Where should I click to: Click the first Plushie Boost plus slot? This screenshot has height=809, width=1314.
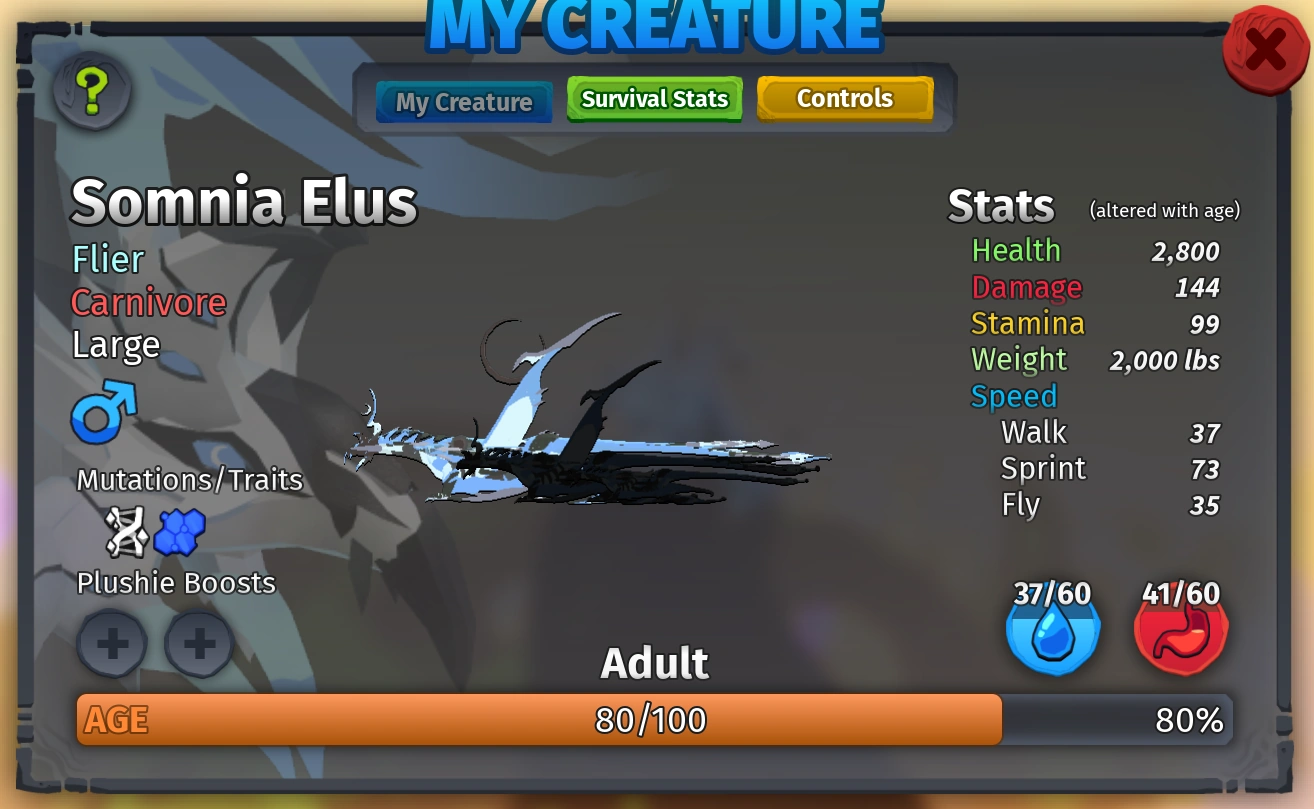coord(112,643)
